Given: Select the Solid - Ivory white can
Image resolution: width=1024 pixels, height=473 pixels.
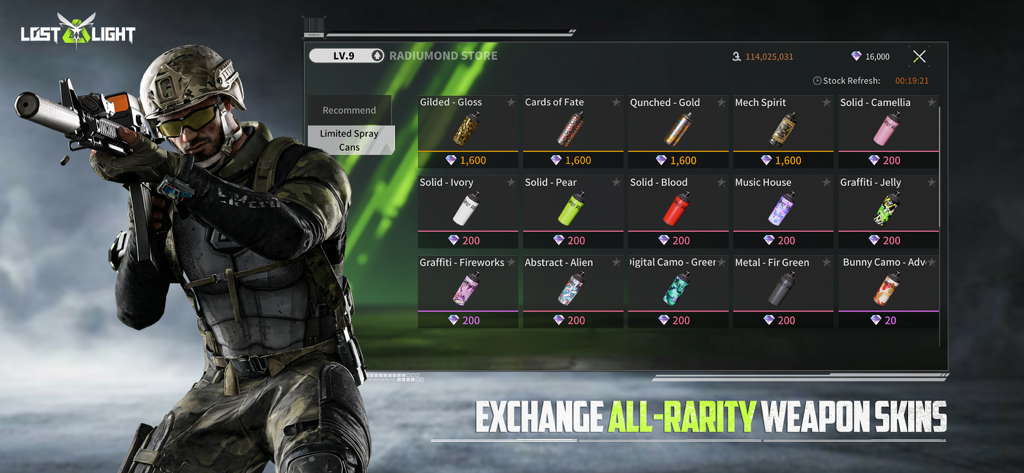Looking at the screenshot, I should click(x=467, y=210).
